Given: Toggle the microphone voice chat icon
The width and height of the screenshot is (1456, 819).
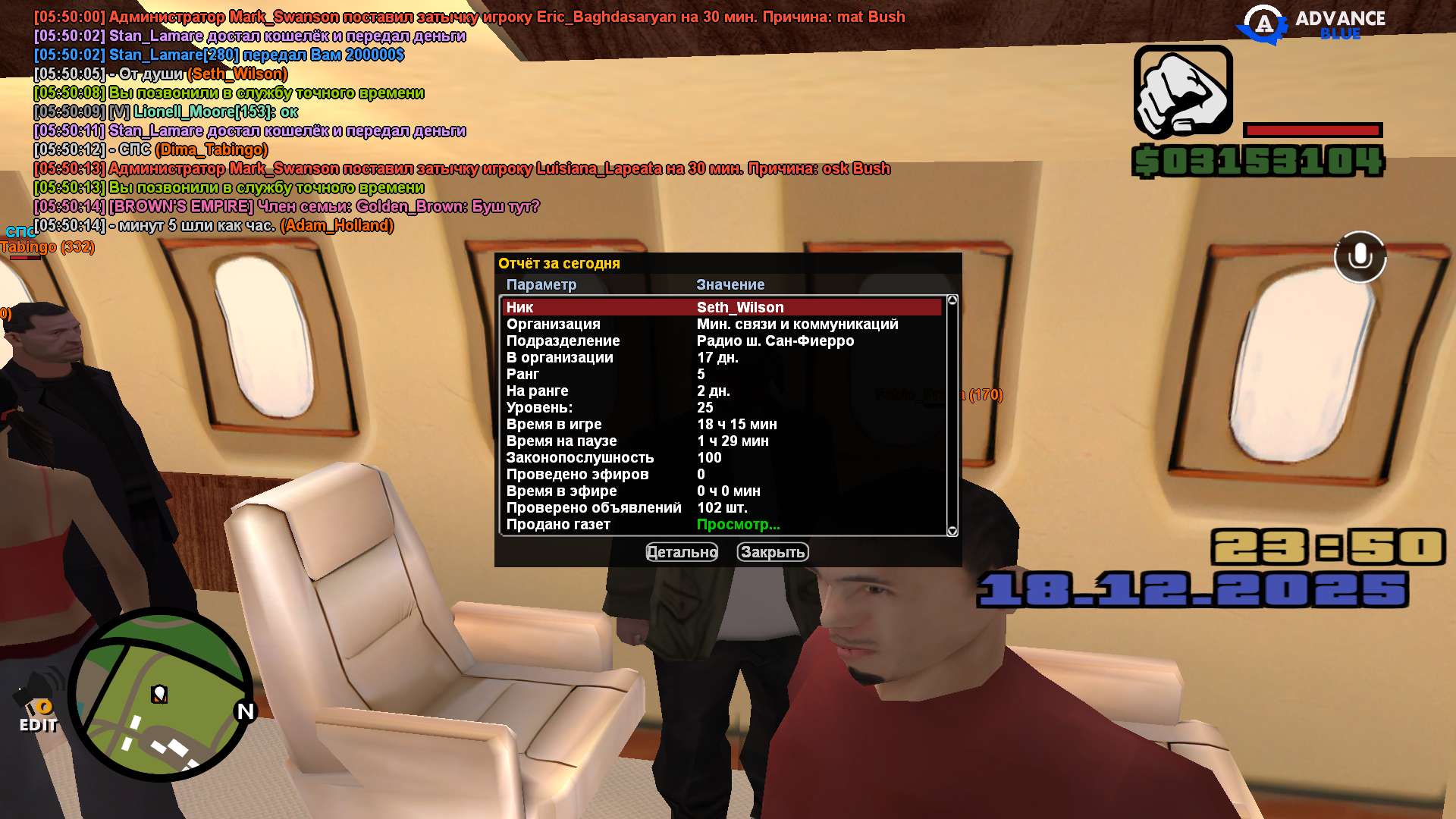Looking at the screenshot, I should (1360, 257).
